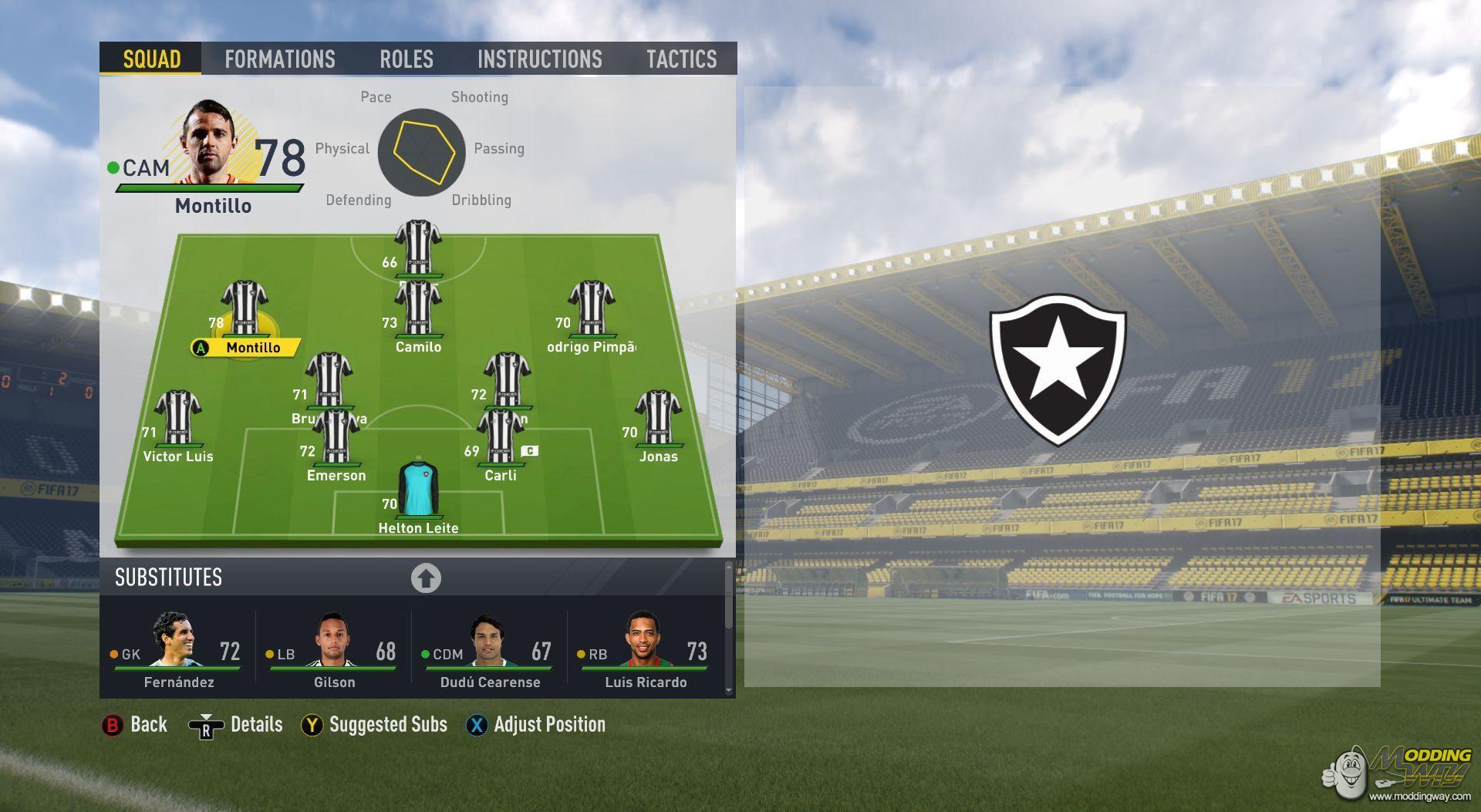The image size is (1481, 812).
Task: Switch to the Formations tab
Action: click(279, 59)
